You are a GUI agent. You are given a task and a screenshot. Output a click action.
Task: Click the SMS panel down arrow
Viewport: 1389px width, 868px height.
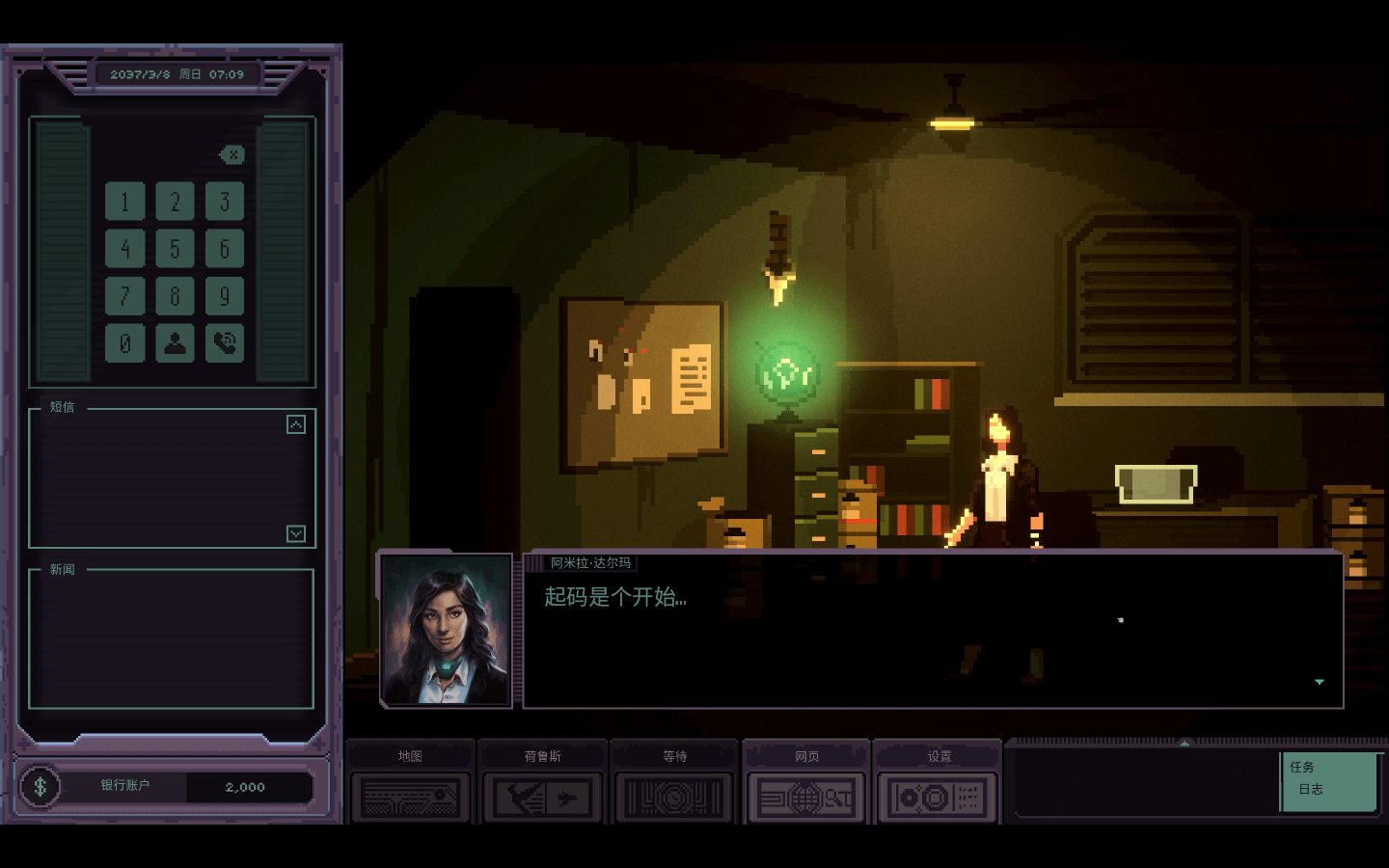point(296,533)
